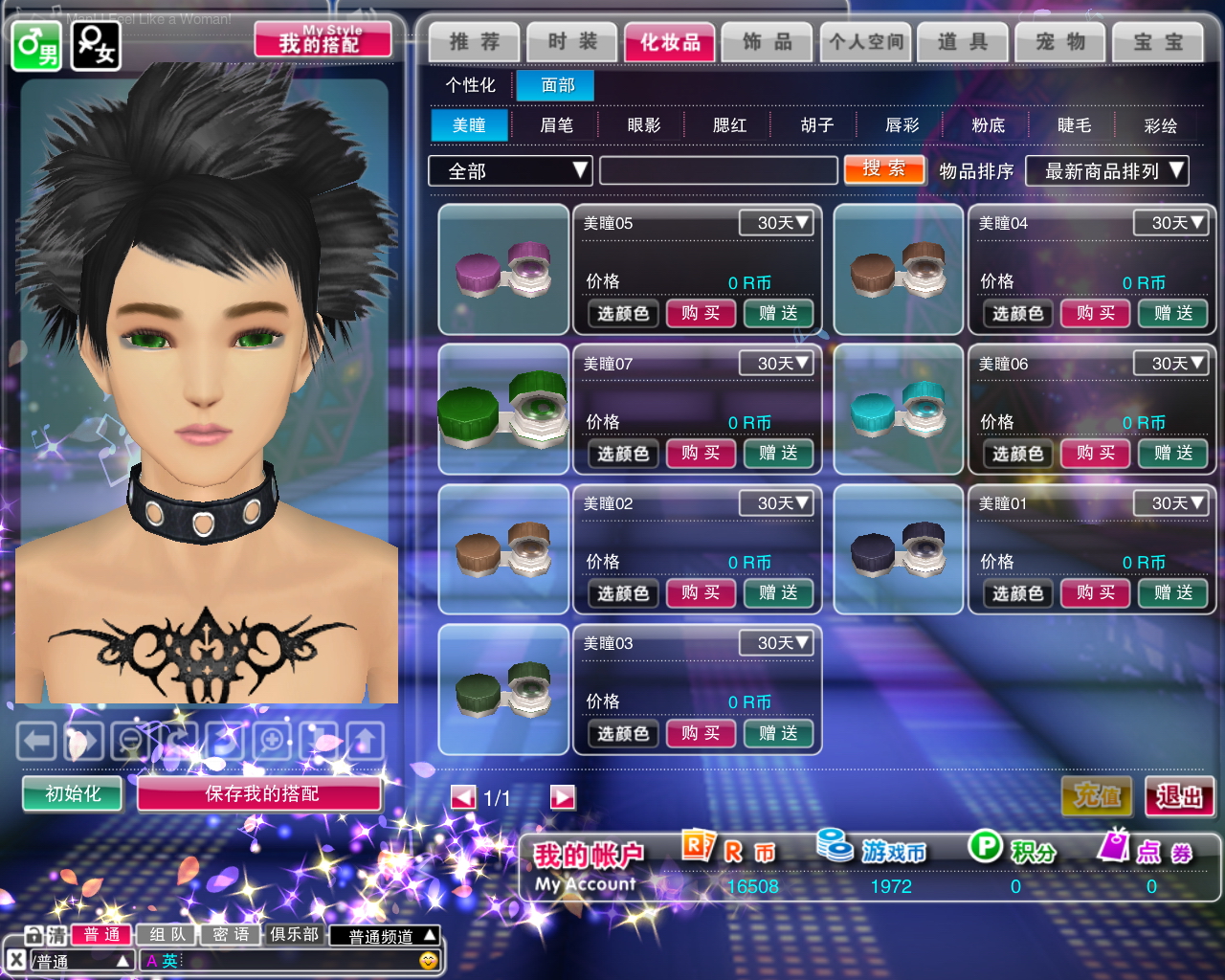The width and height of the screenshot is (1225, 980).
Task: Click the 充值 recharge button
Action: click(x=1097, y=795)
